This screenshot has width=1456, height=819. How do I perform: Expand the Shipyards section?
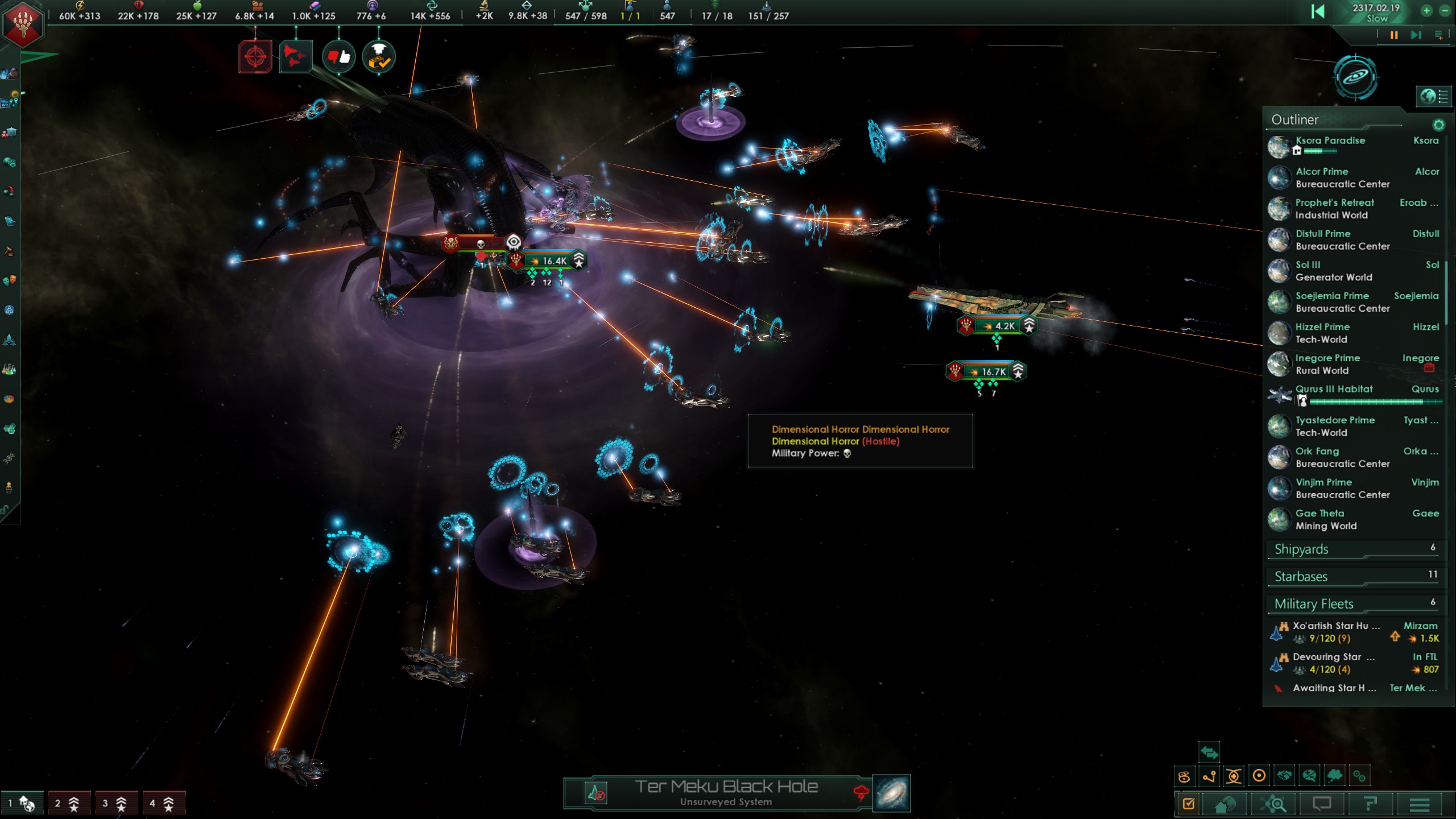[1354, 549]
